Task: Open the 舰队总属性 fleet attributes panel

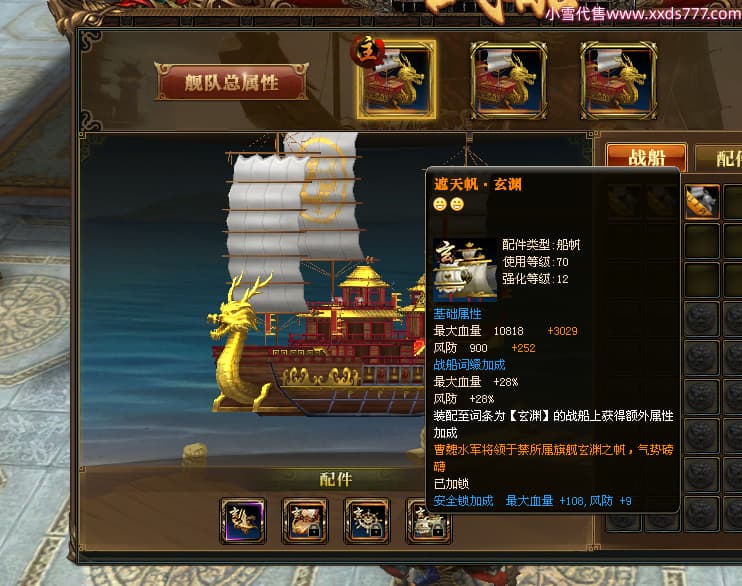Action: pos(231,83)
